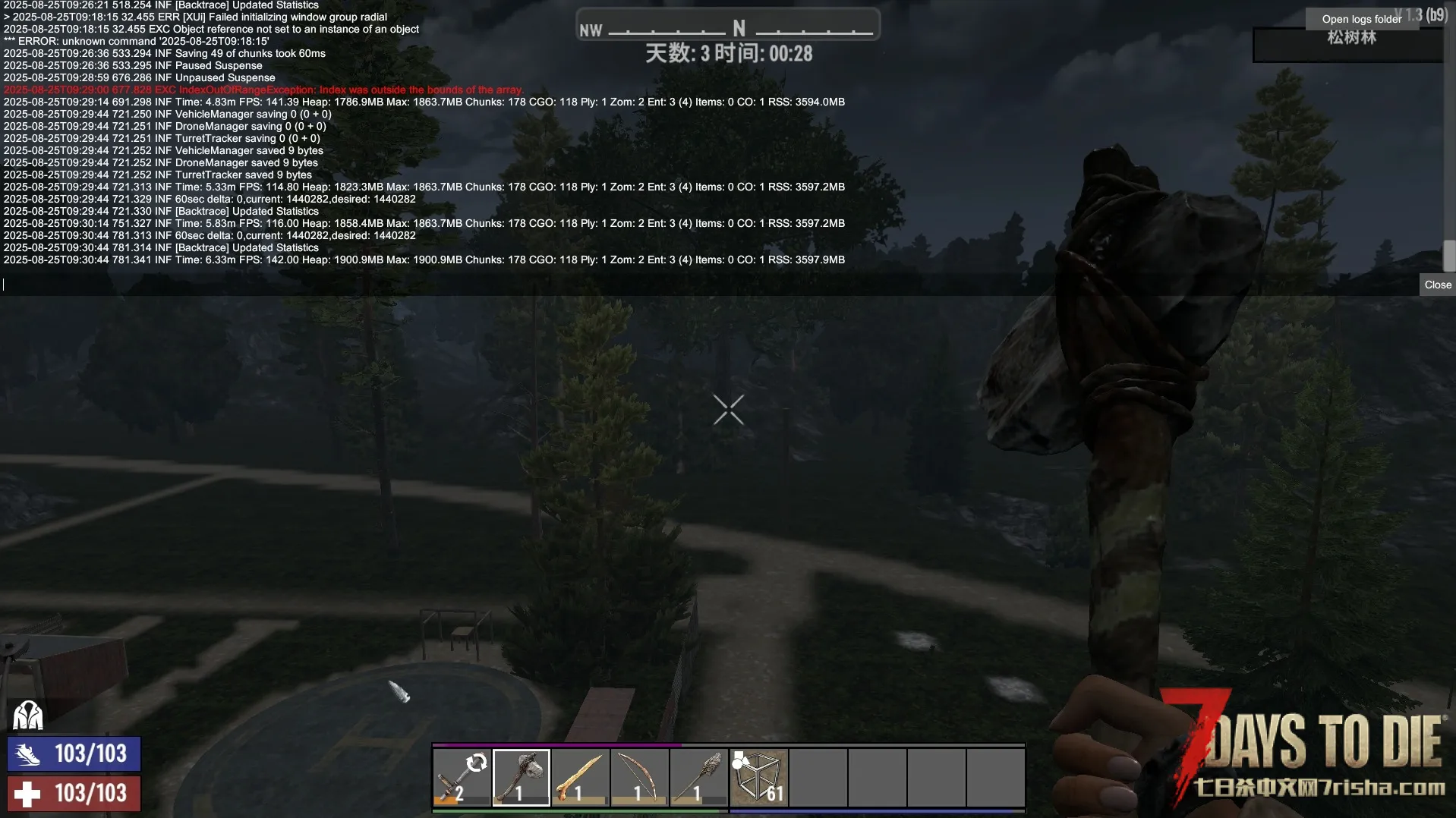Equip the primitive bow from hotbar
The height and width of the screenshot is (818, 1456).
tap(639, 777)
